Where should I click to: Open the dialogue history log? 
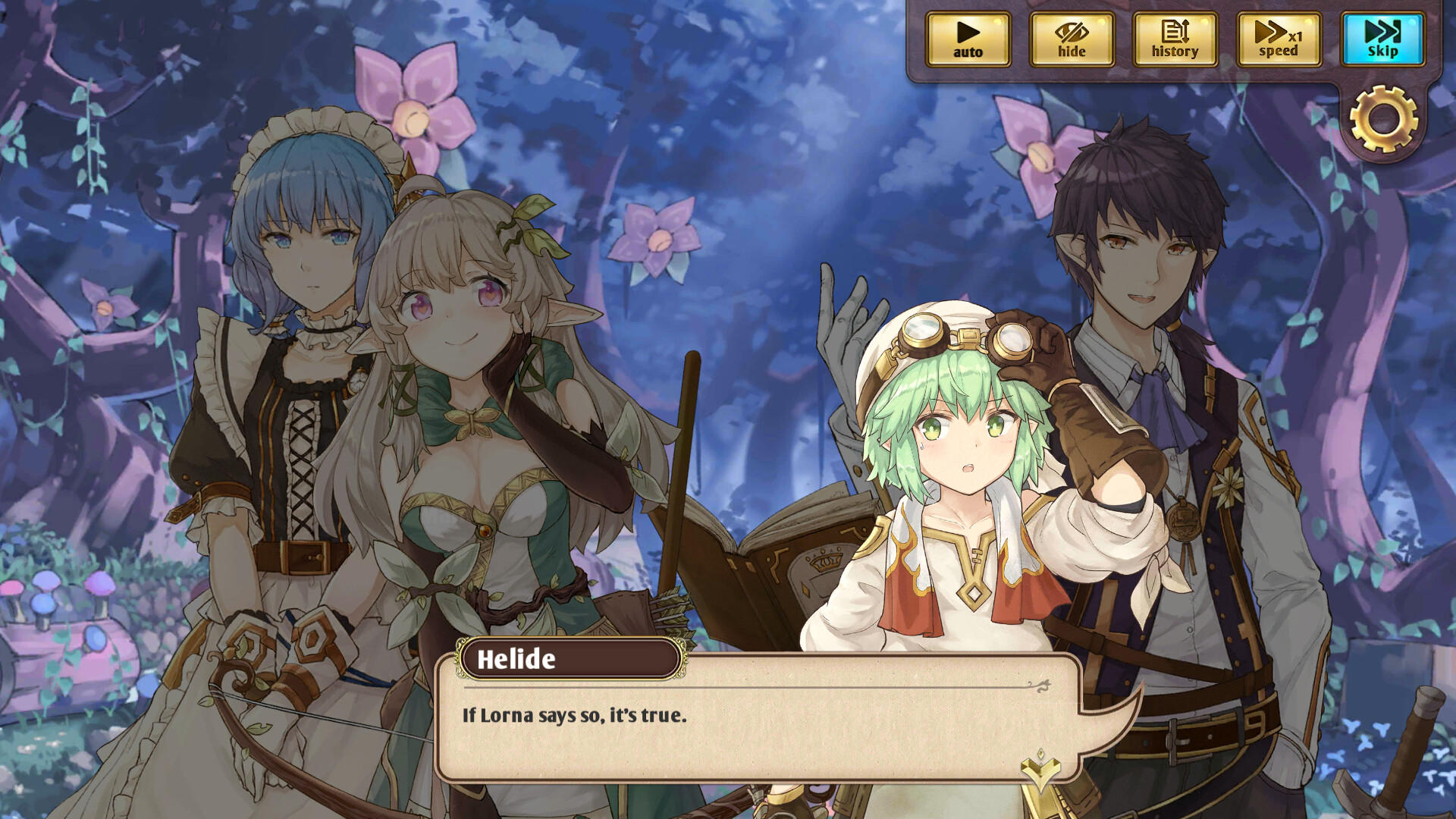[1175, 39]
